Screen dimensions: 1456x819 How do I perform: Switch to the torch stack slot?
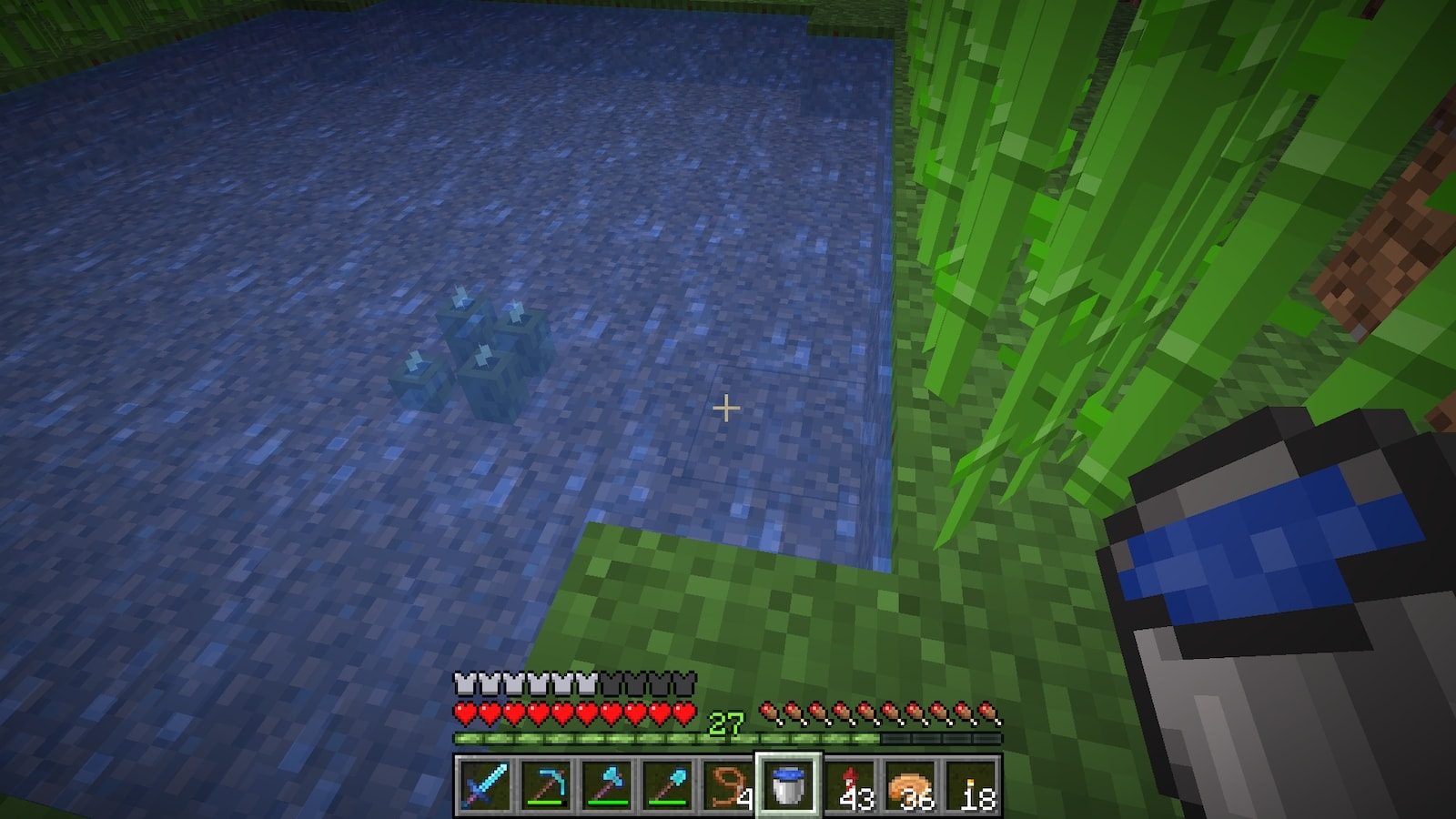[x=971, y=785]
